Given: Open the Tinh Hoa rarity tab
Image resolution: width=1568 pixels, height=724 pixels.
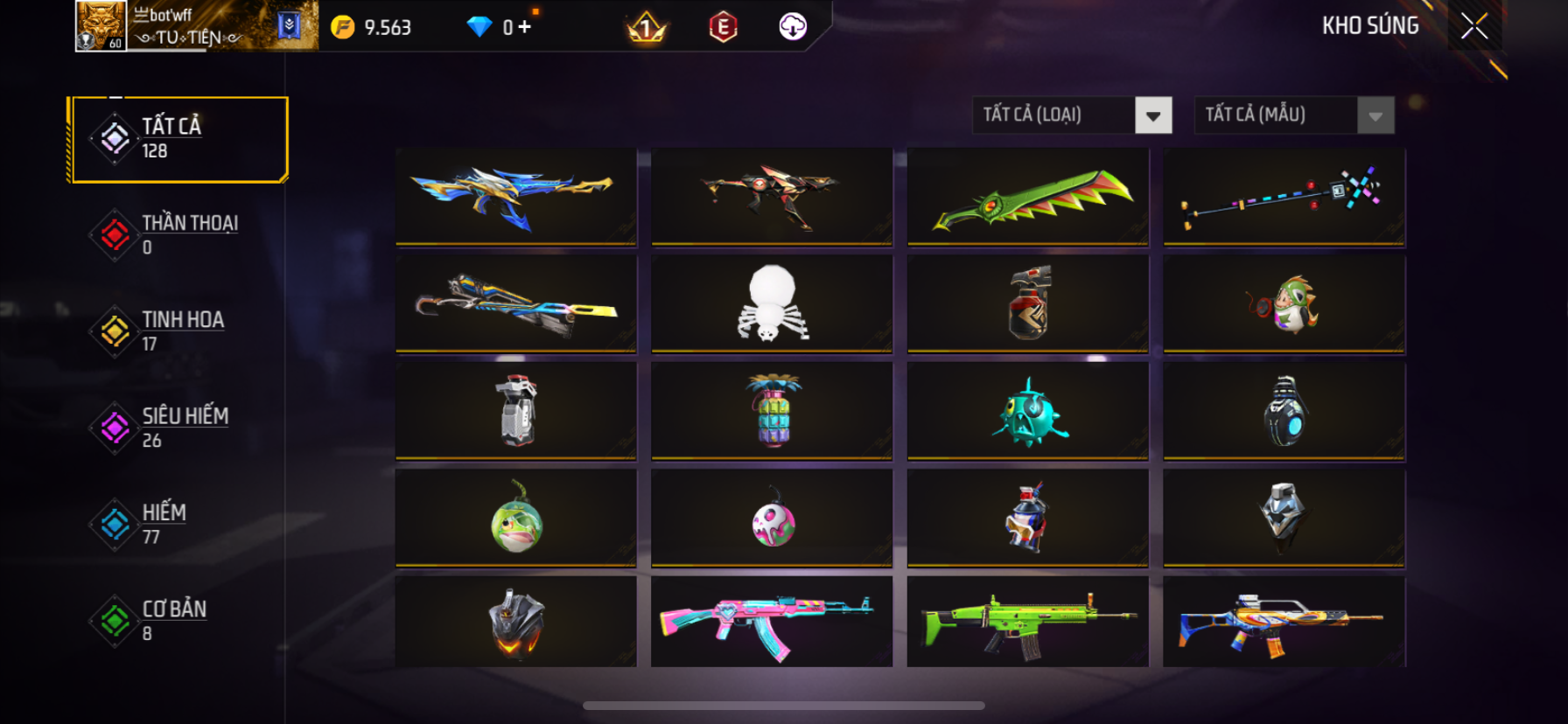Looking at the screenshot, I should click(178, 331).
